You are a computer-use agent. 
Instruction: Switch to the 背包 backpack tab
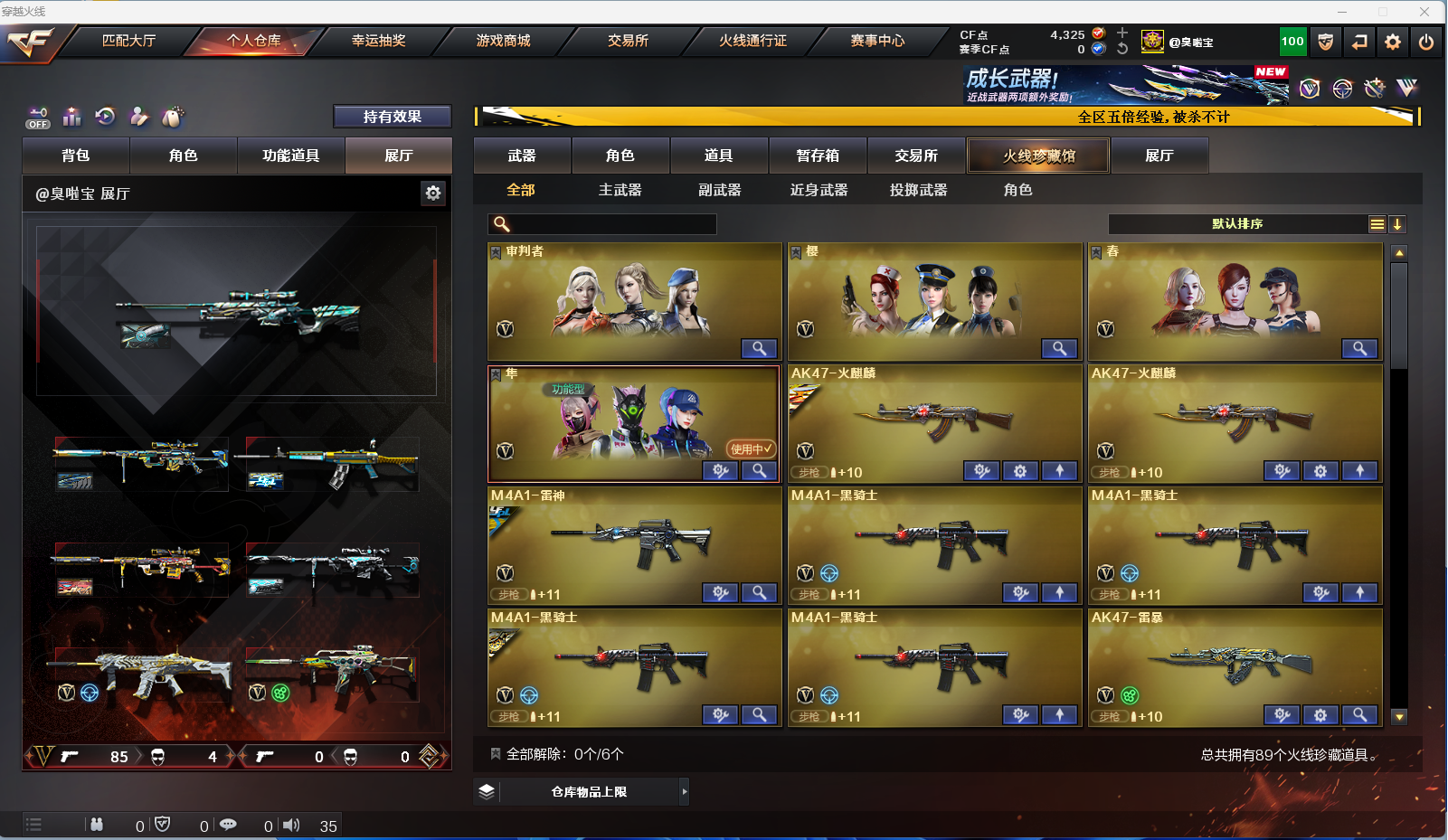[76, 156]
